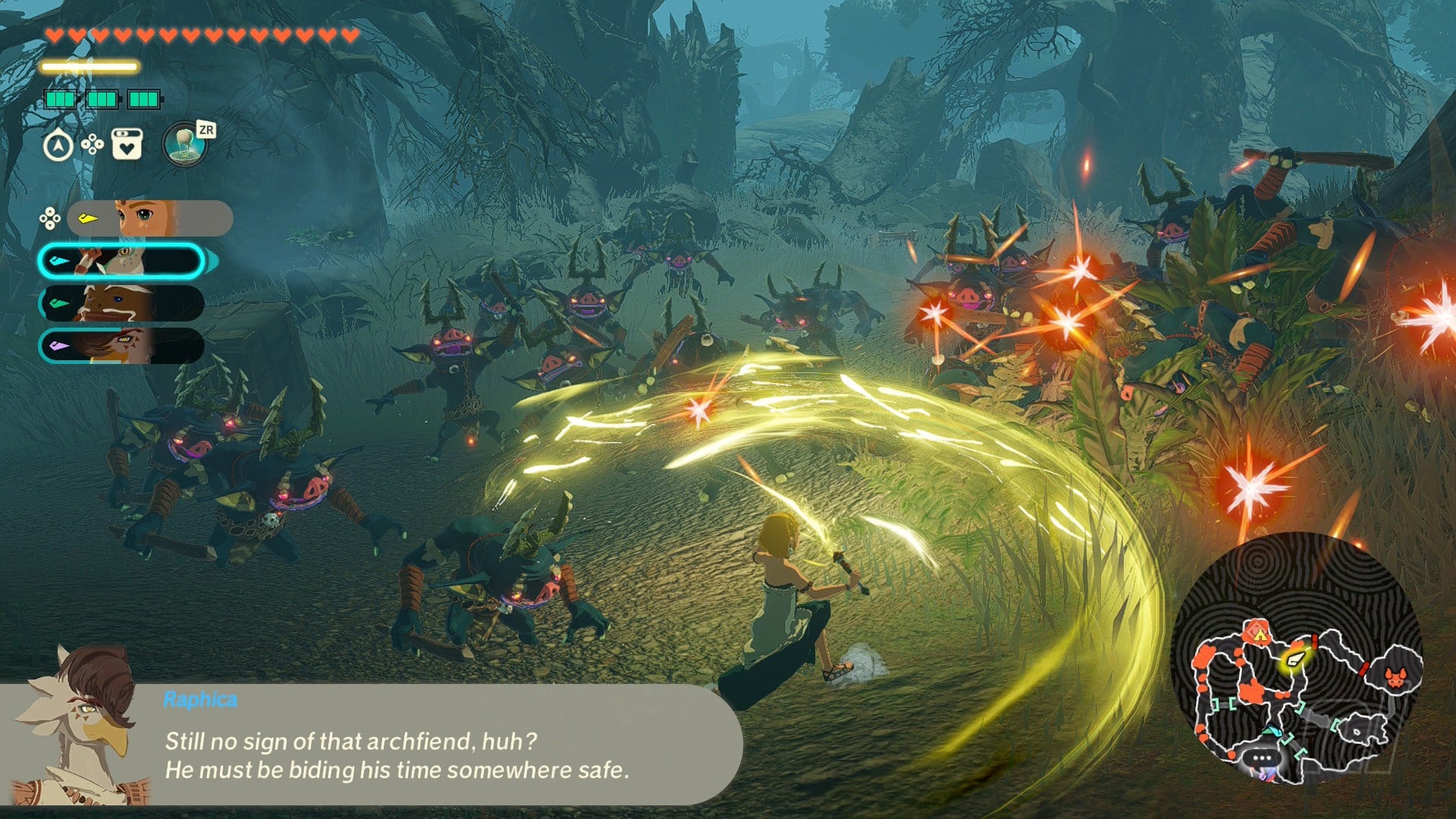1456x819 pixels.
Task: Click the speech bubble marker on minimap
Action: tap(1262, 758)
